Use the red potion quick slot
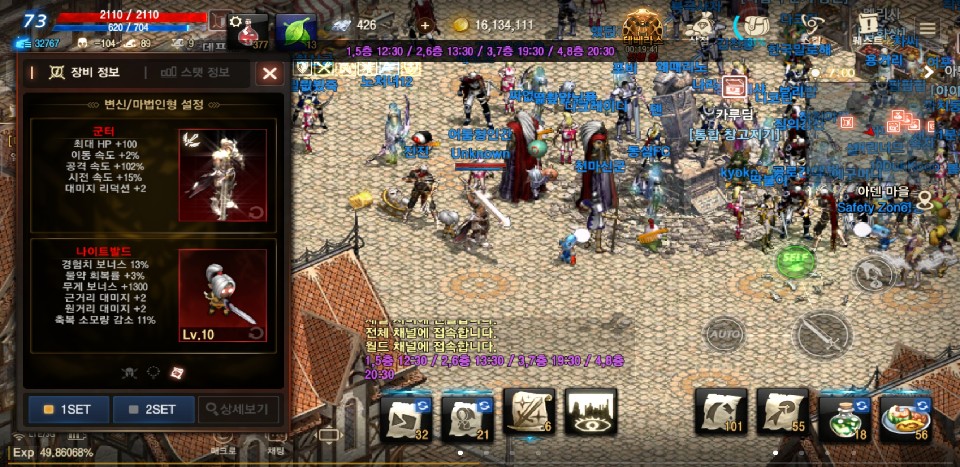Image resolution: width=960 pixels, height=467 pixels. coord(250,30)
